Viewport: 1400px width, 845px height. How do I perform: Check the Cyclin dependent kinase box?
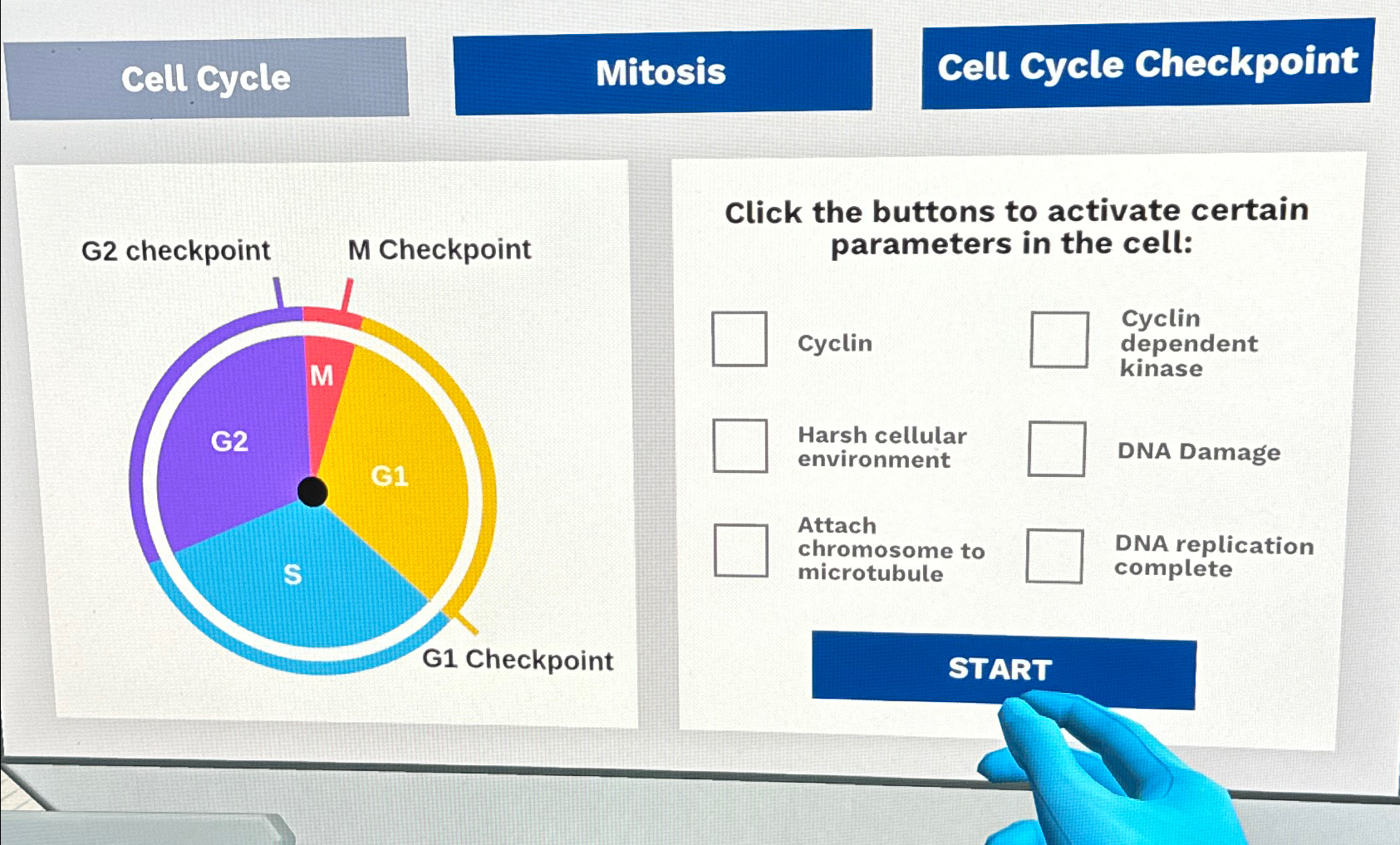click(x=1058, y=339)
